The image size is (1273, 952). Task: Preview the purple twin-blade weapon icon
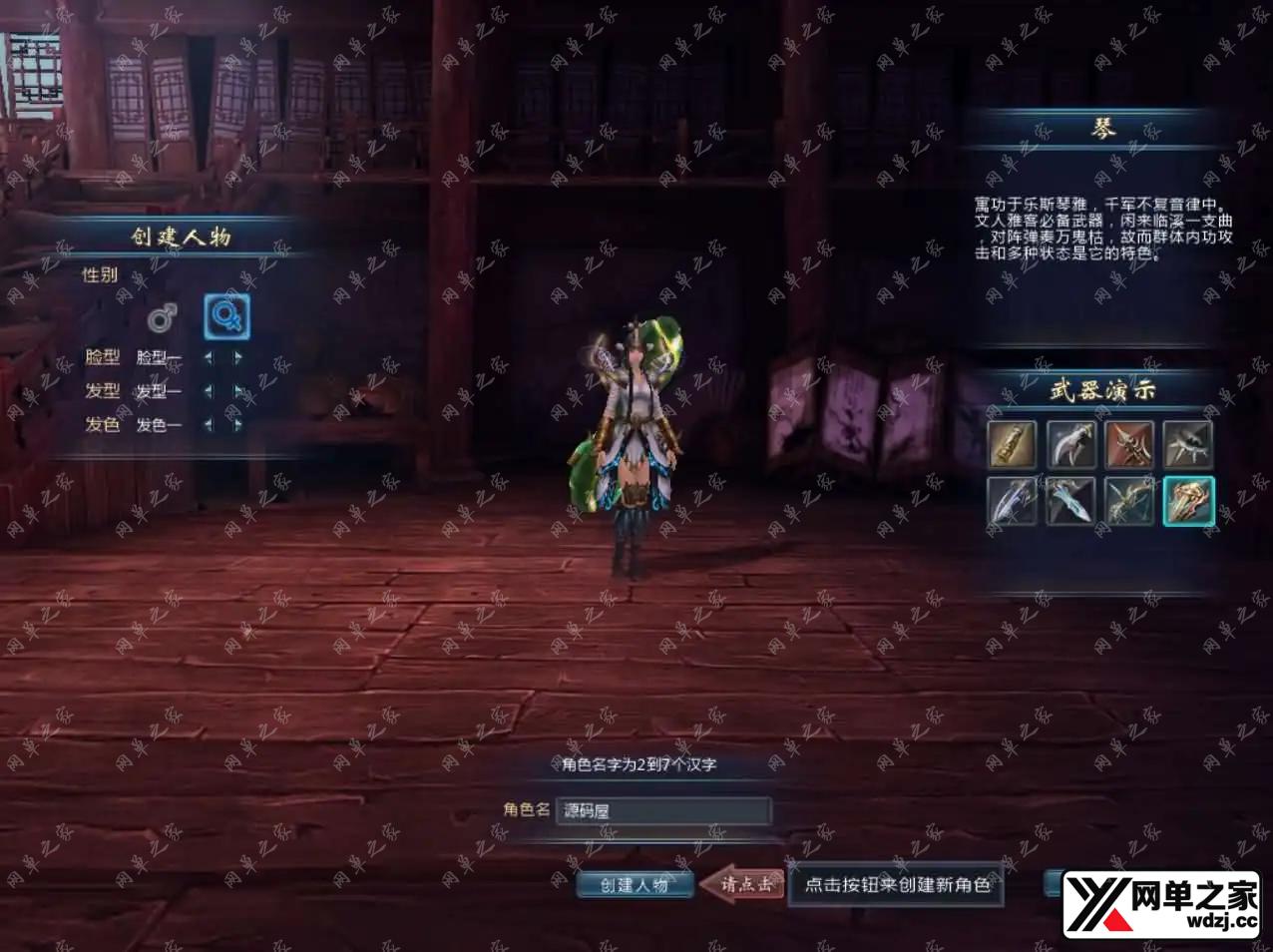pos(1013,501)
